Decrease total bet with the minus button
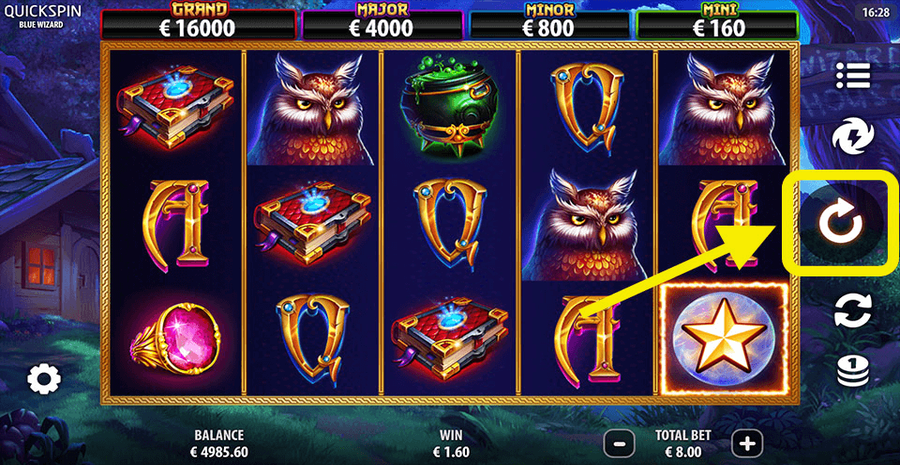The height and width of the screenshot is (465, 900). point(620,441)
